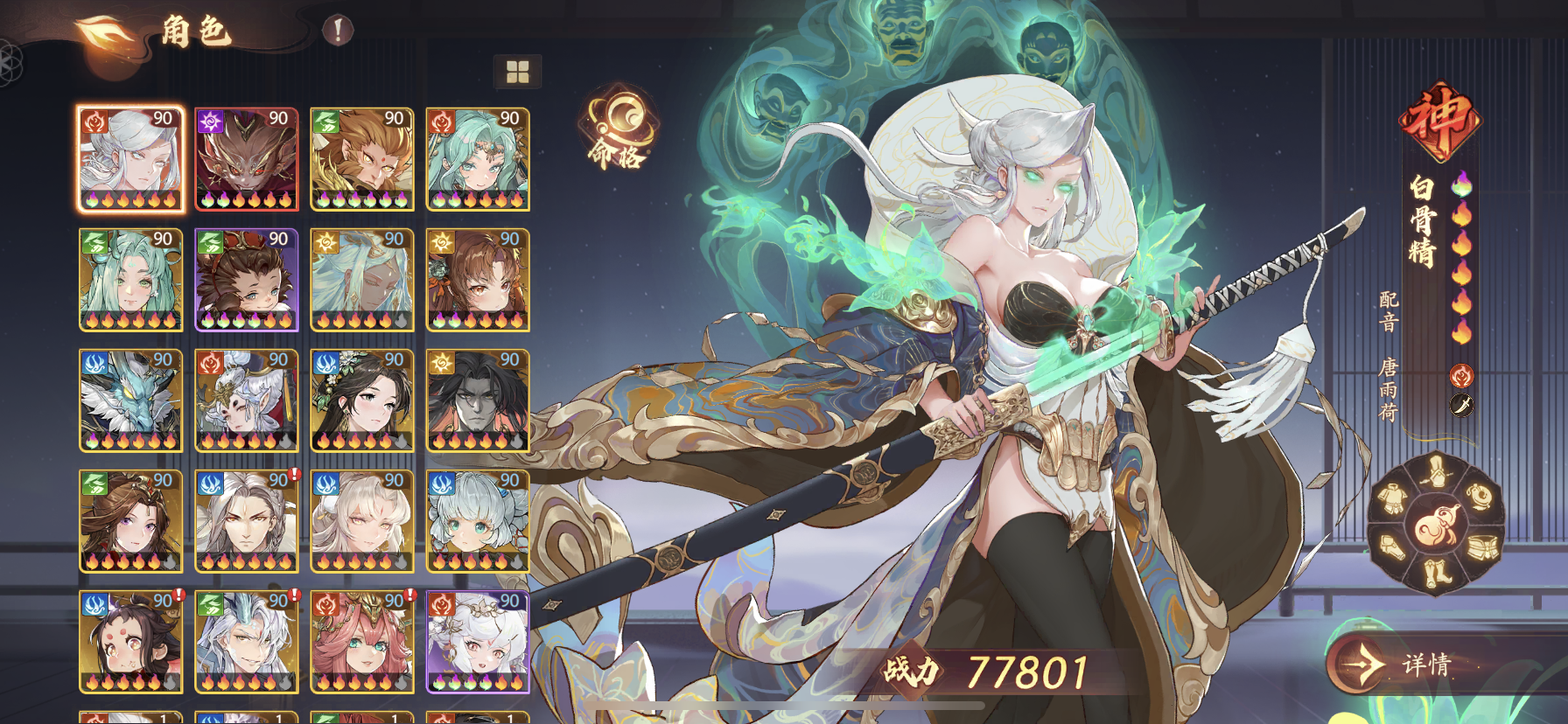Select the dagger icon in the right sidebar
The width and height of the screenshot is (1568, 724).
point(1461,406)
